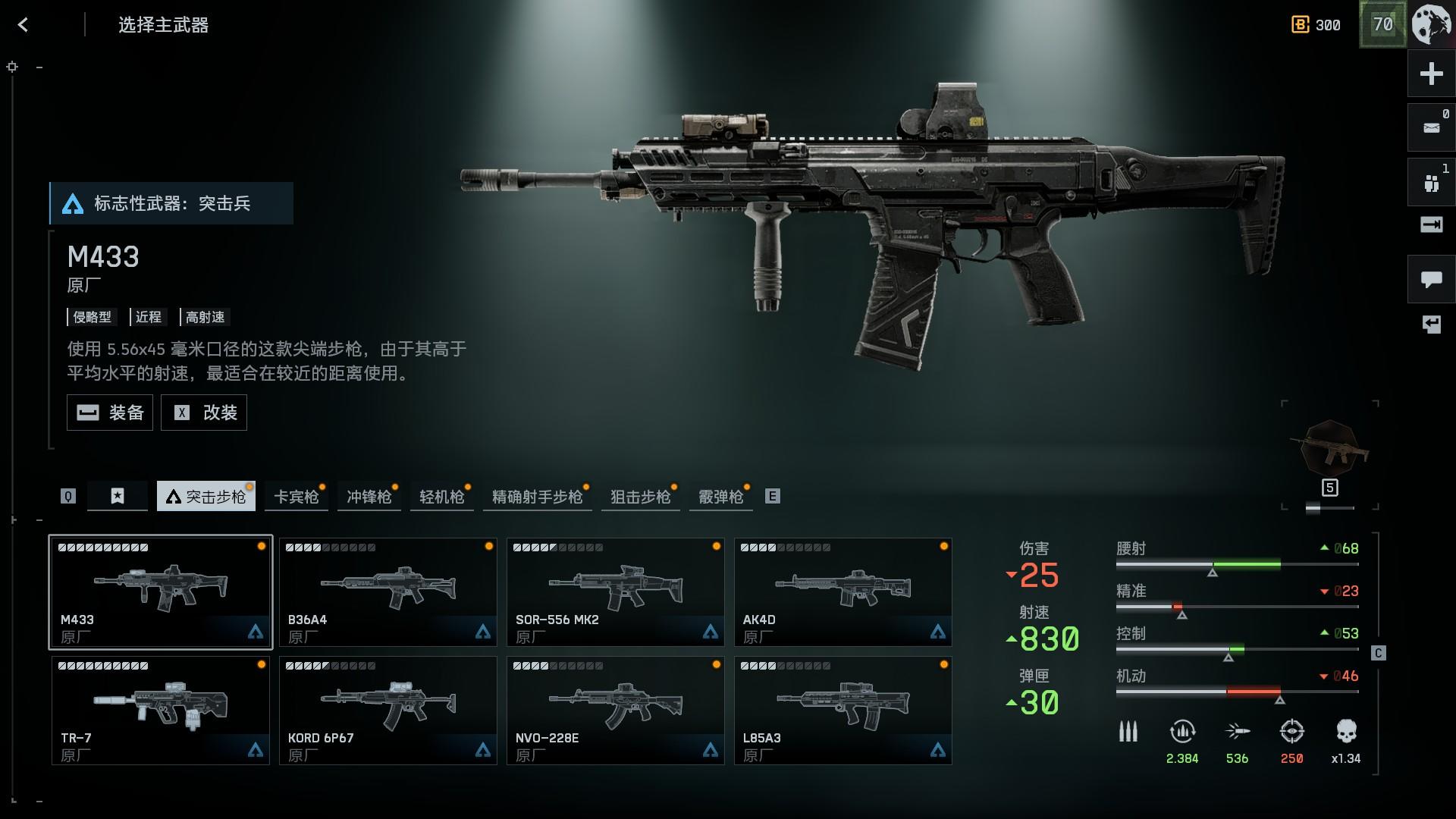Image resolution: width=1456 pixels, height=819 pixels.
Task: Equip the M433 with 装备 button
Action: [110, 413]
